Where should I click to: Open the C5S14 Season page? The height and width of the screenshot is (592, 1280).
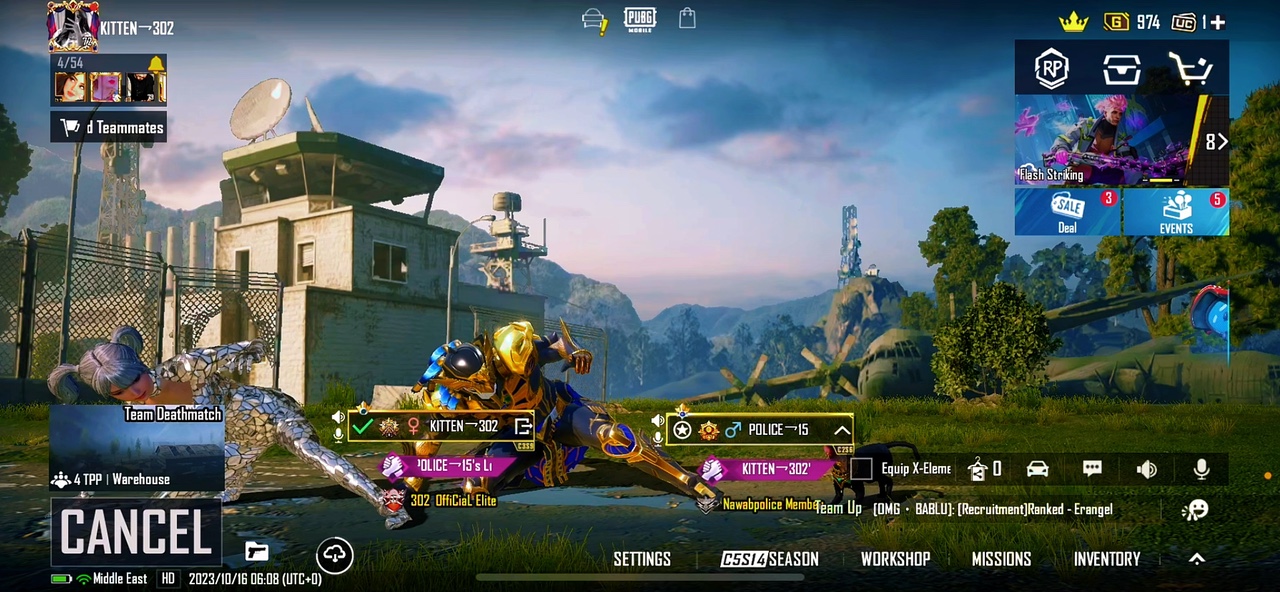point(770,559)
